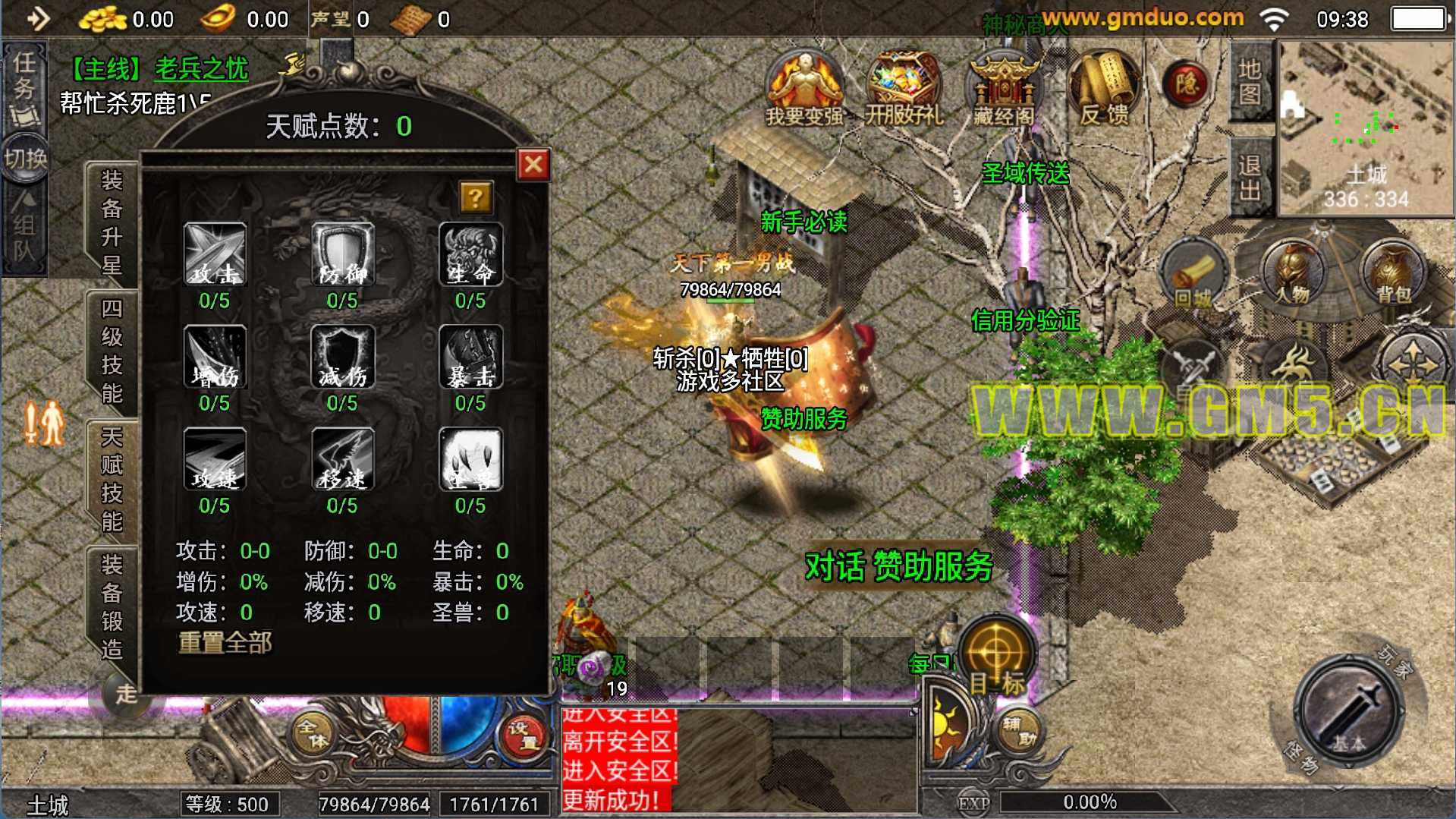The image size is (1456, 819).
Task: Switch to the 四级技能 tab
Action: coord(112,351)
